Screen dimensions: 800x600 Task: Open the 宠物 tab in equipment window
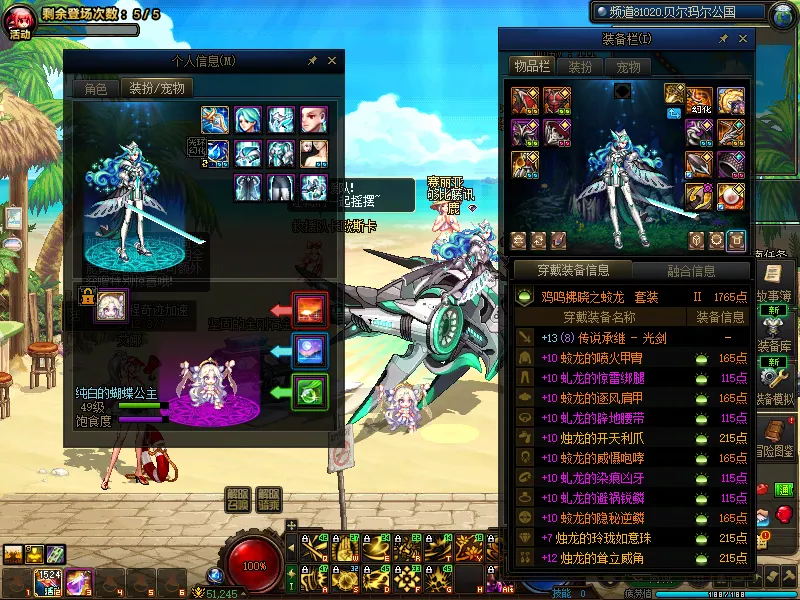[628, 67]
